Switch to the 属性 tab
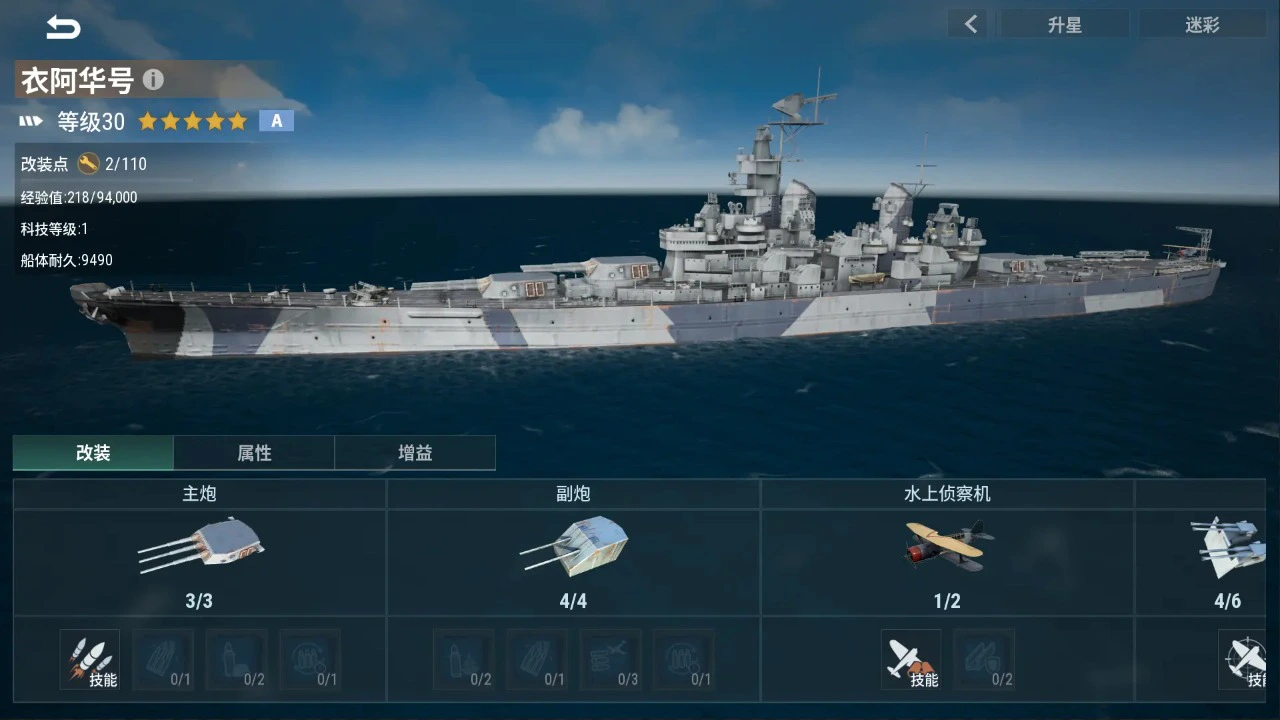 coord(254,452)
